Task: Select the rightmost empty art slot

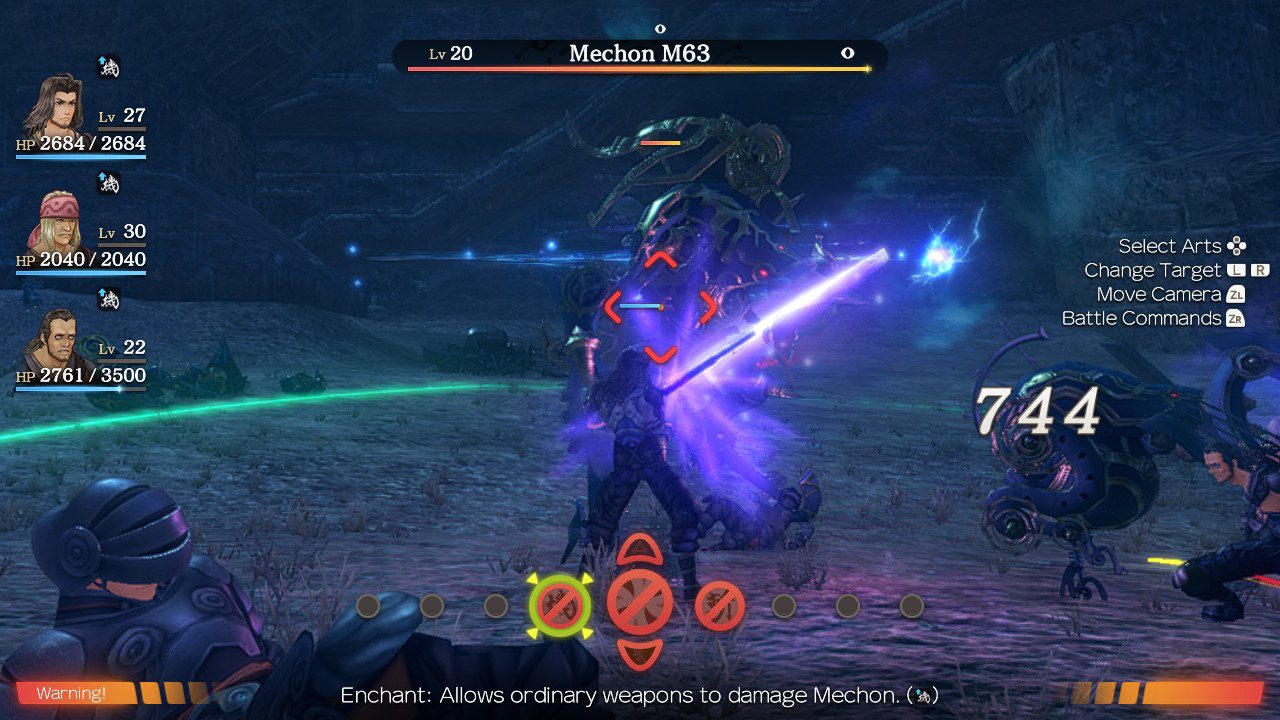Action: click(911, 603)
